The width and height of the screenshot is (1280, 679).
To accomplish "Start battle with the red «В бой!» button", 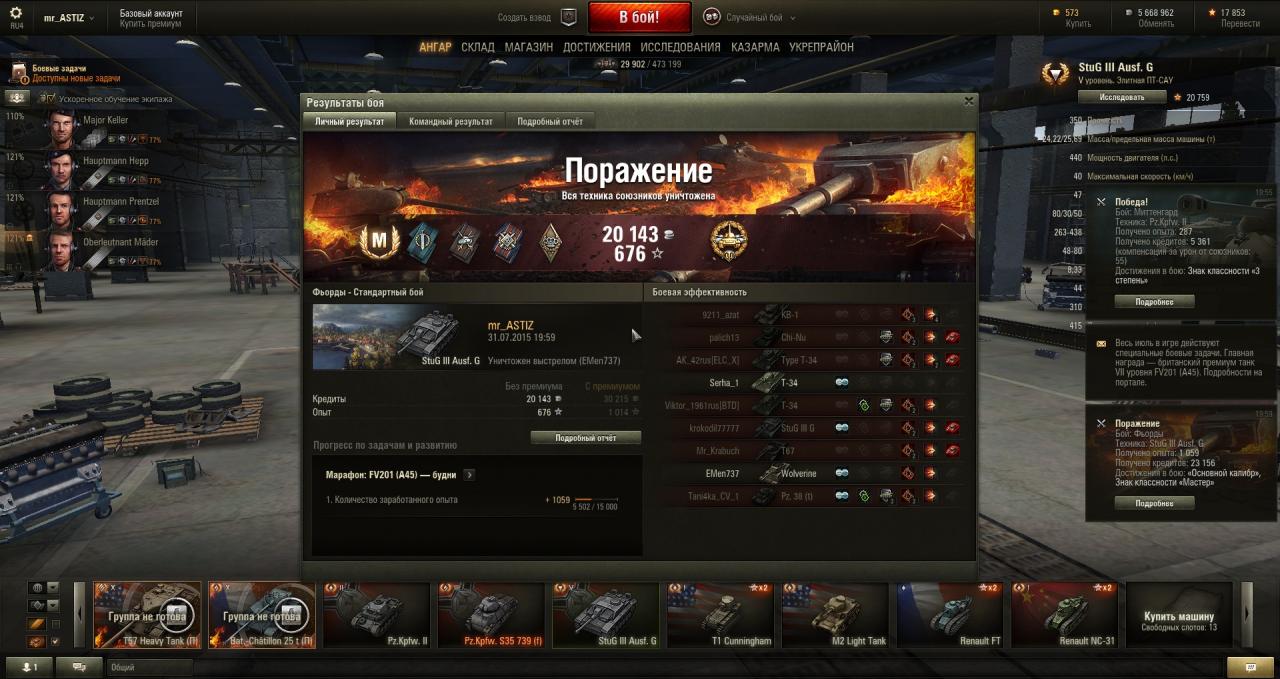I will pos(639,17).
